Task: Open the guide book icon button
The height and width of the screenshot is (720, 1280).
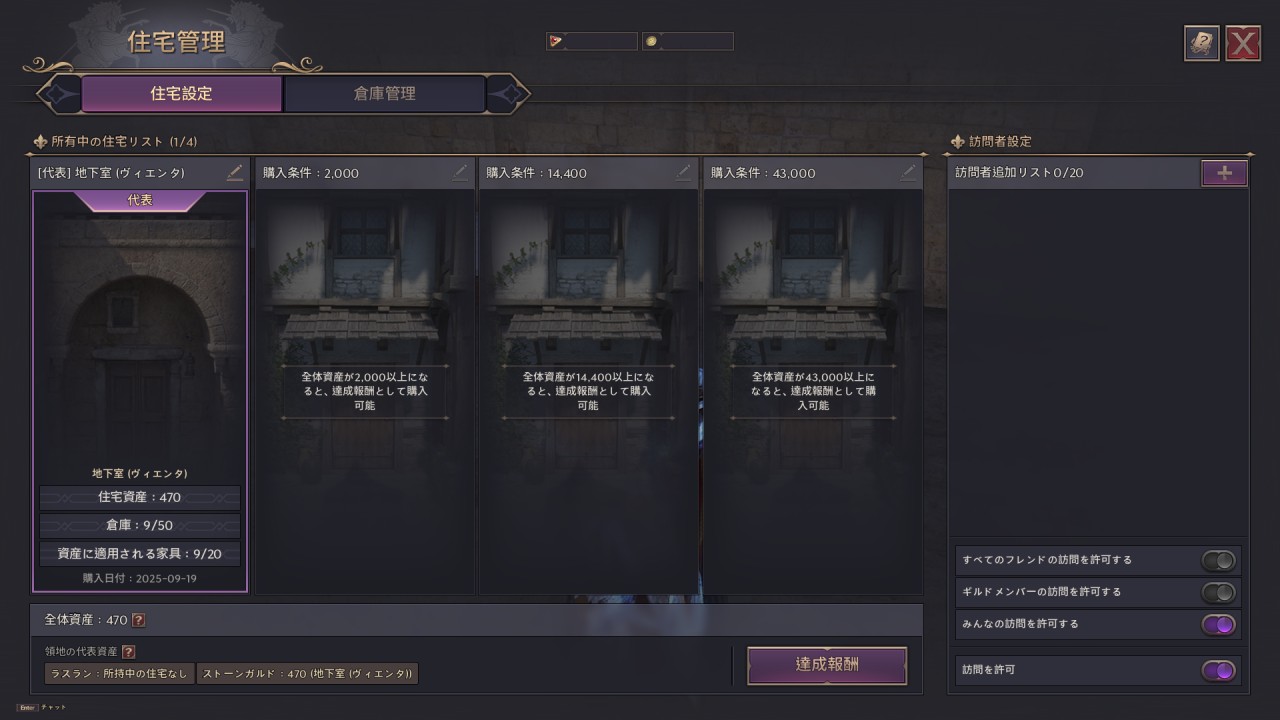Action: [1201, 44]
